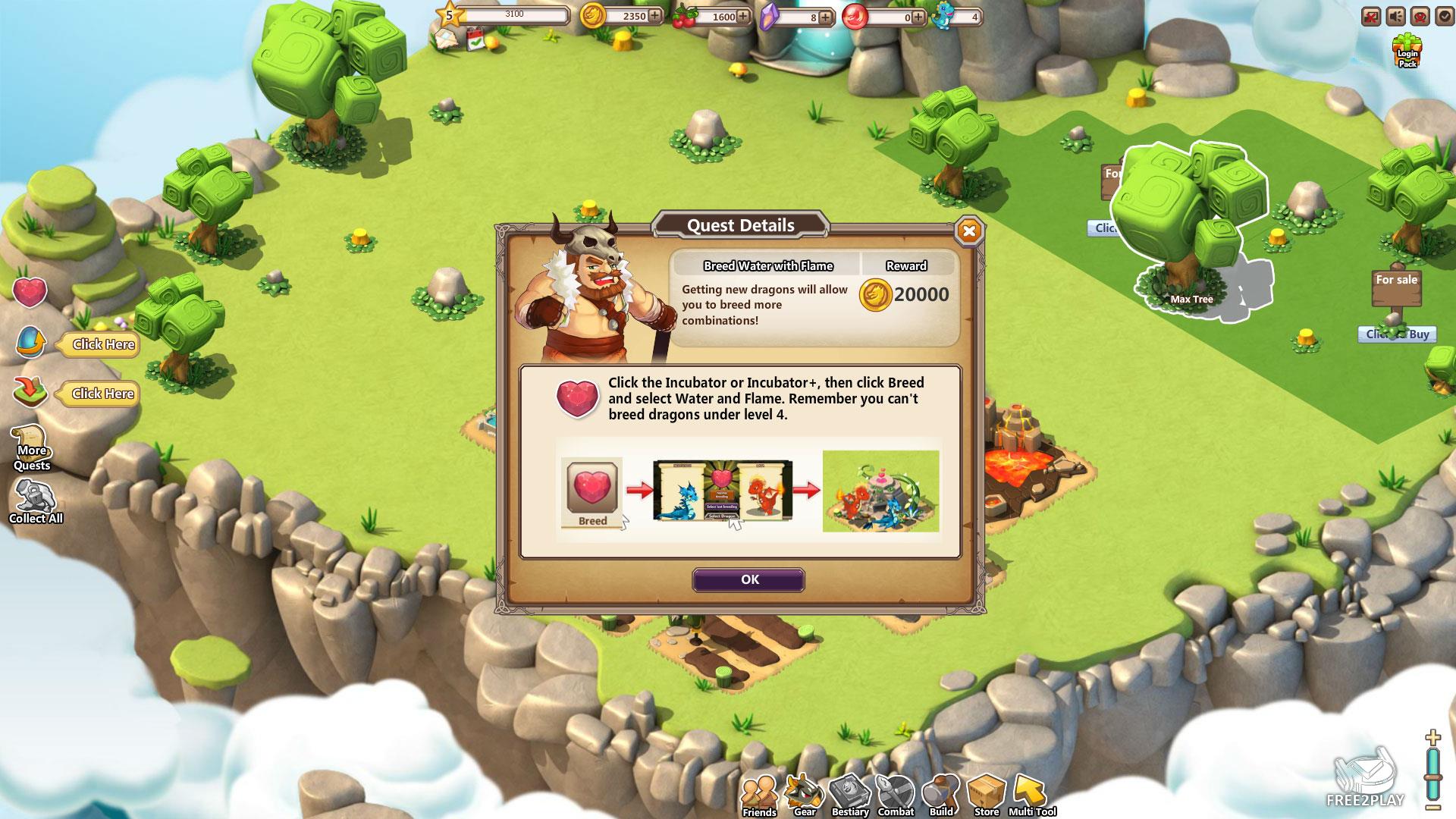This screenshot has height=819, width=1456.
Task: Open the Gear menu
Action: pos(804,795)
